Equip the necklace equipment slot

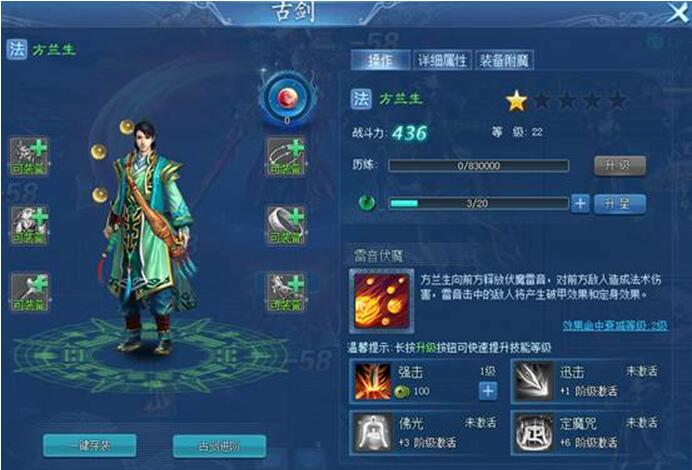(285, 157)
